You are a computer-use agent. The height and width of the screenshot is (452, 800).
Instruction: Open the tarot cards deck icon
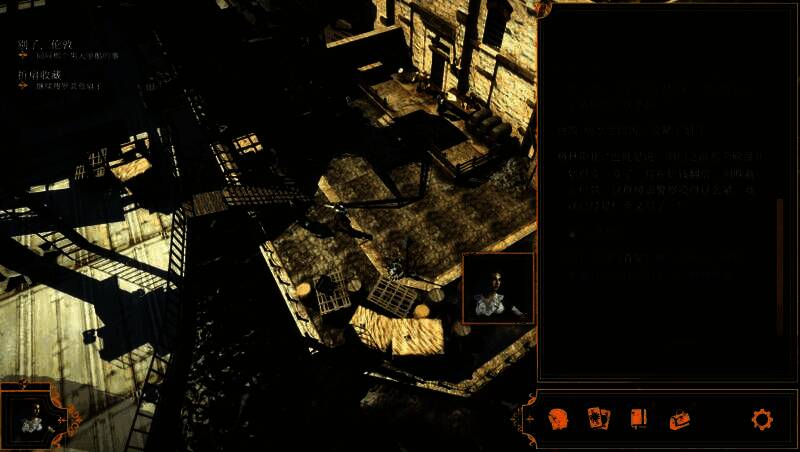[x=599, y=419]
